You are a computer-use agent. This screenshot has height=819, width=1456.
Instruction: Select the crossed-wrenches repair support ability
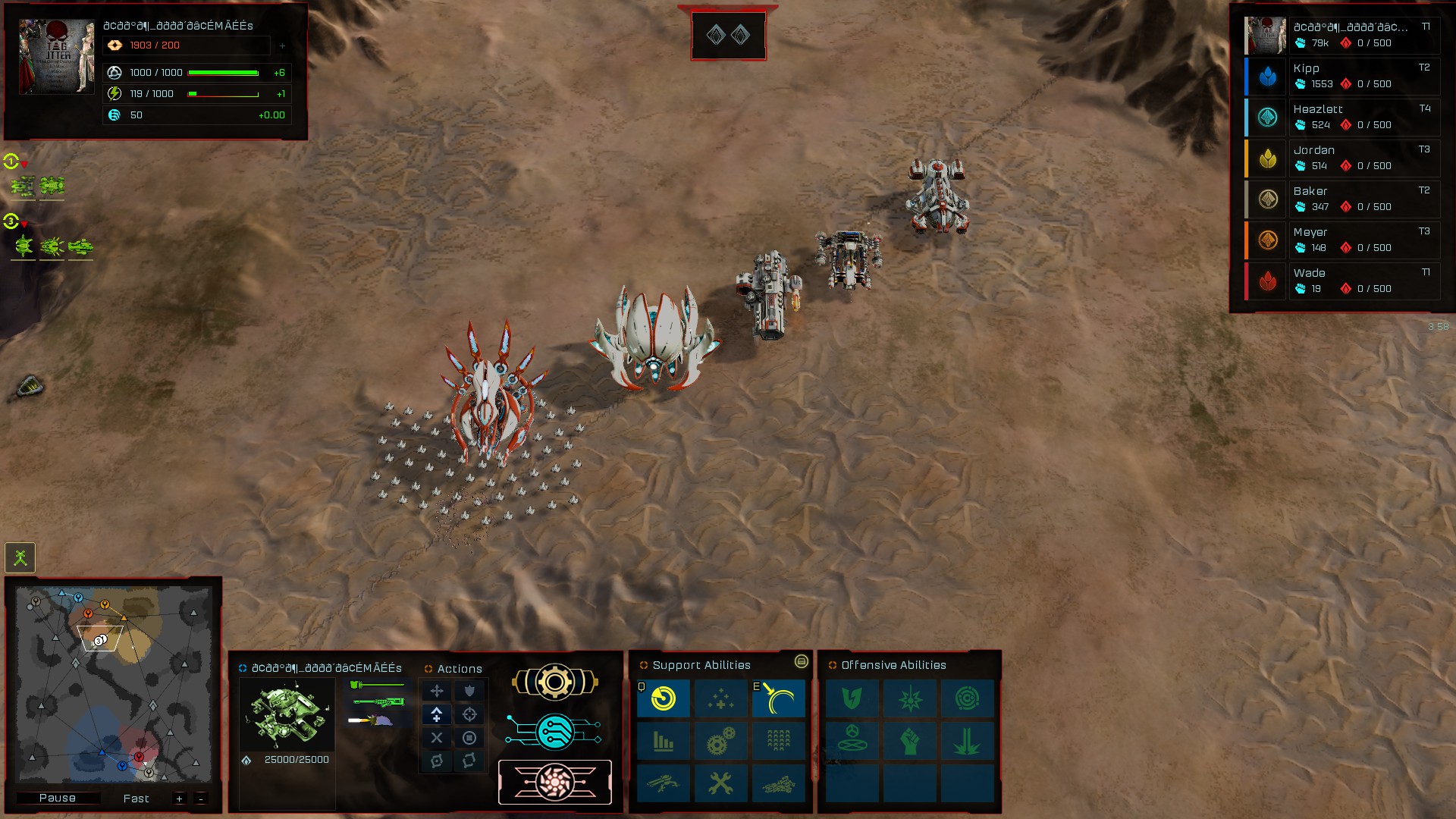click(720, 783)
